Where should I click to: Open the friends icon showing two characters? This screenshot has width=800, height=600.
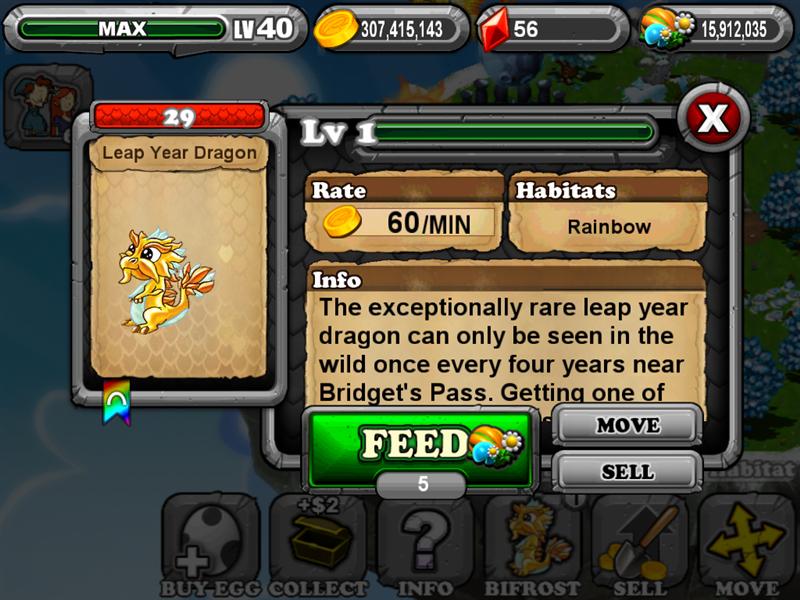click(42, 100)
